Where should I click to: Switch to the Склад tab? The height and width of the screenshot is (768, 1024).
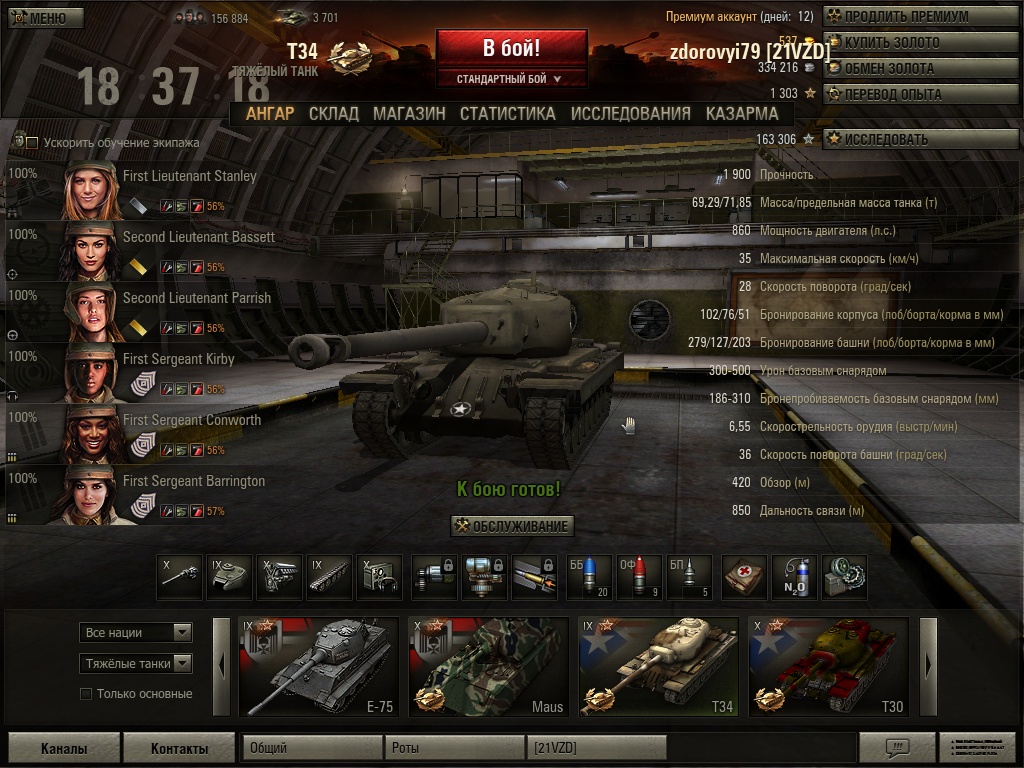click(x=333, y=114)
